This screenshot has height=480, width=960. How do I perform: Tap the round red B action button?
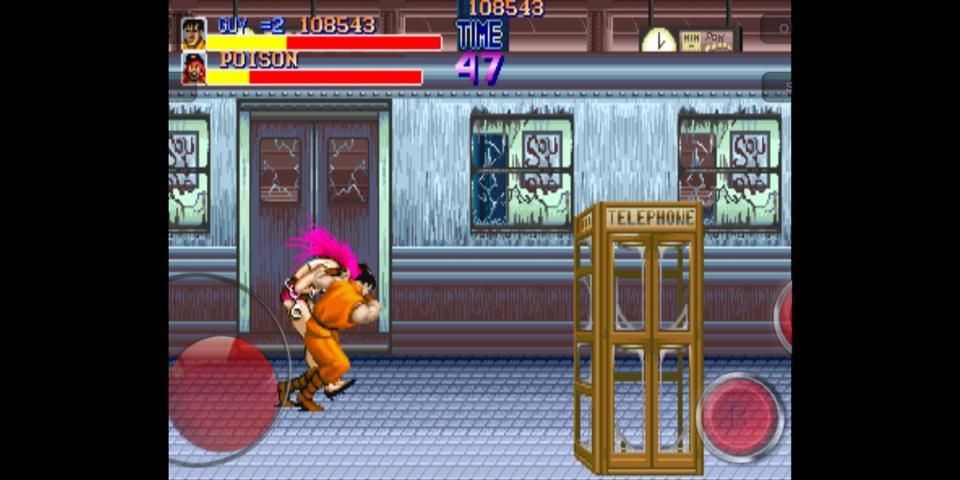pyautogui.click(x=740, y=416)
